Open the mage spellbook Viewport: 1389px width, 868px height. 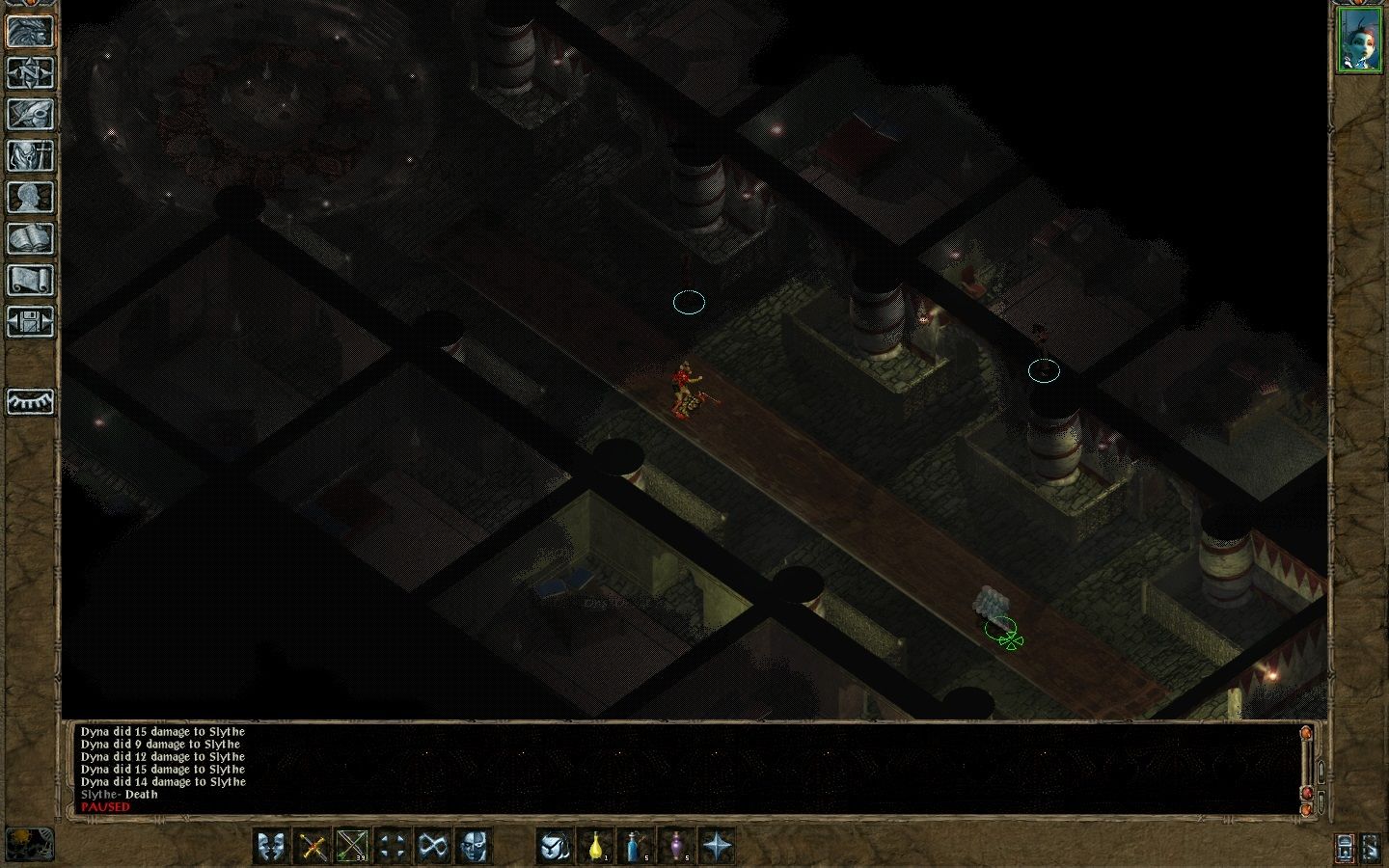point(30,238)
